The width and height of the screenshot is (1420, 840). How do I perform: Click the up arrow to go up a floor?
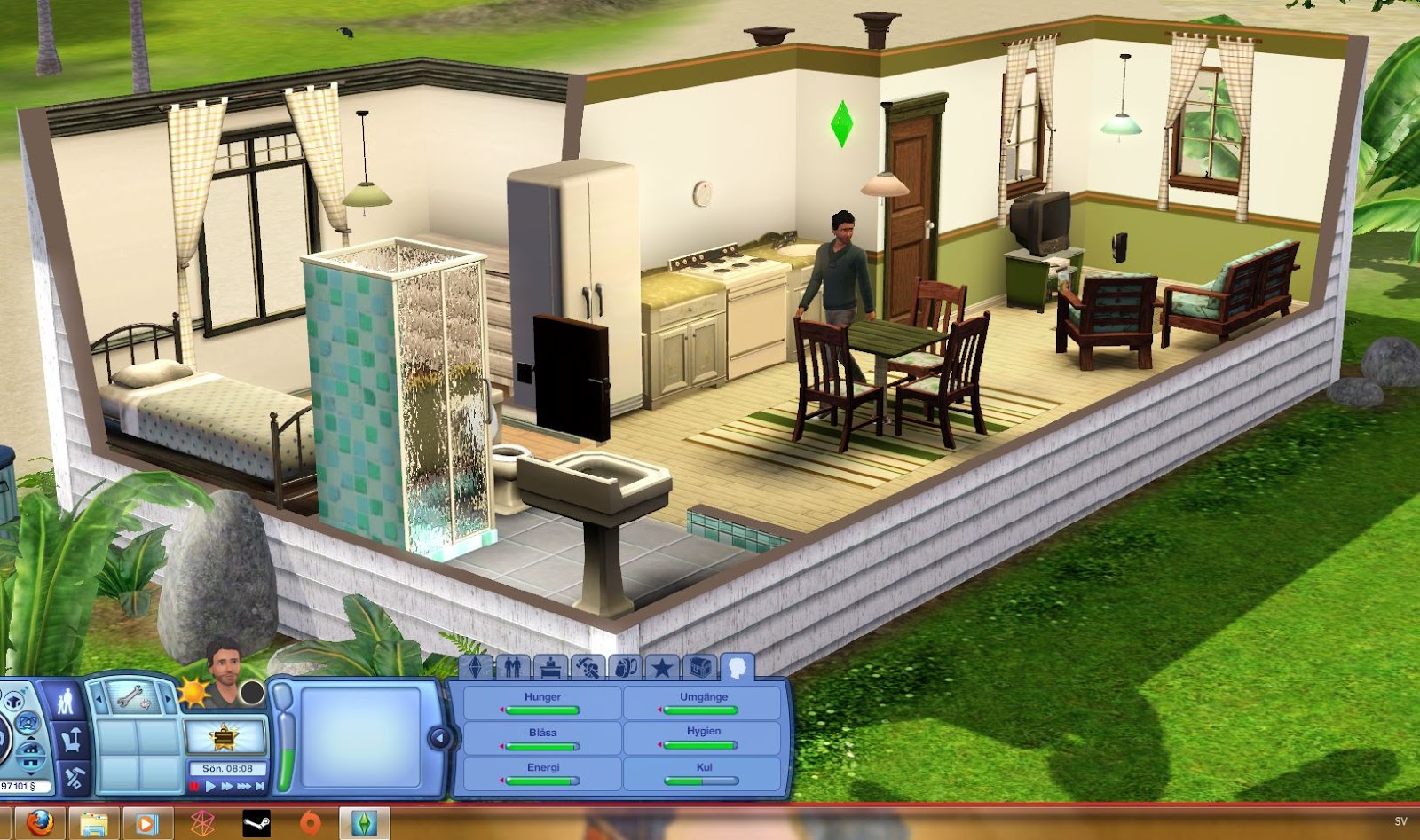point(30,738)
